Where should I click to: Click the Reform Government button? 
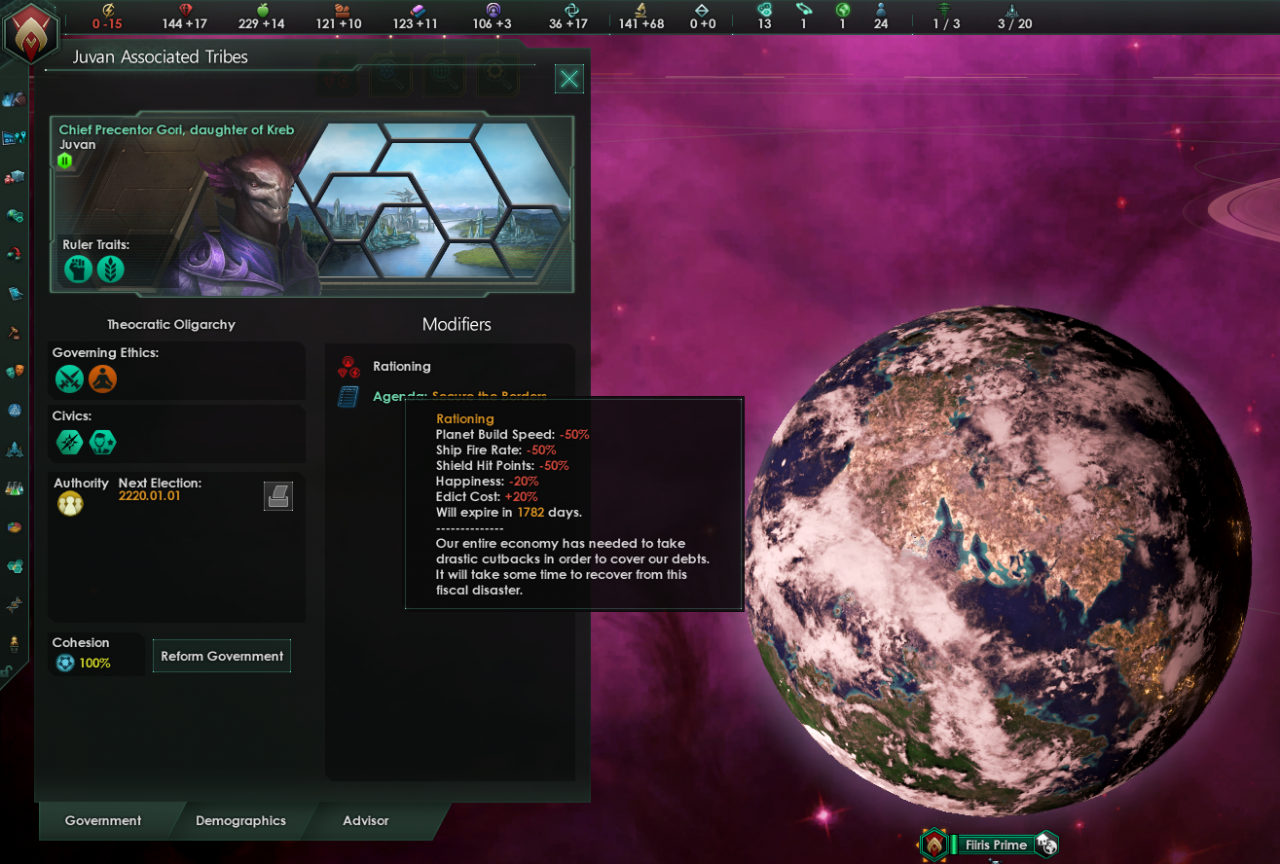(222, 656)
